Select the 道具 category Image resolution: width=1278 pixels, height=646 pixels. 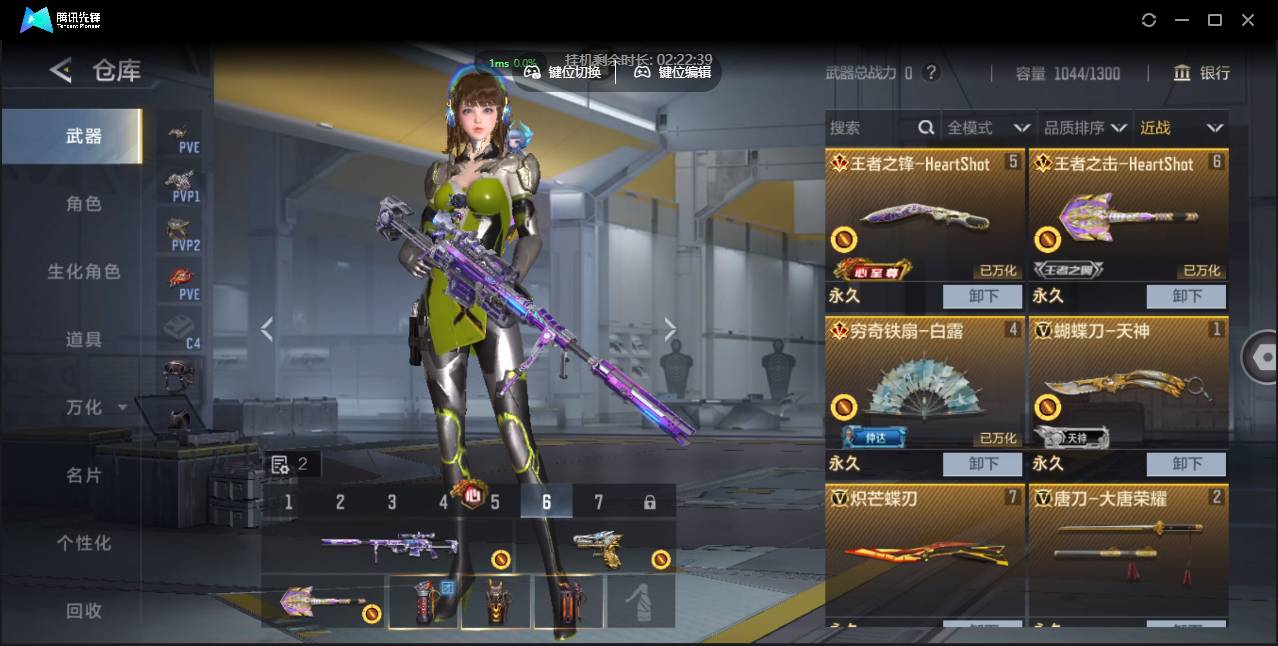coord(84,340)
